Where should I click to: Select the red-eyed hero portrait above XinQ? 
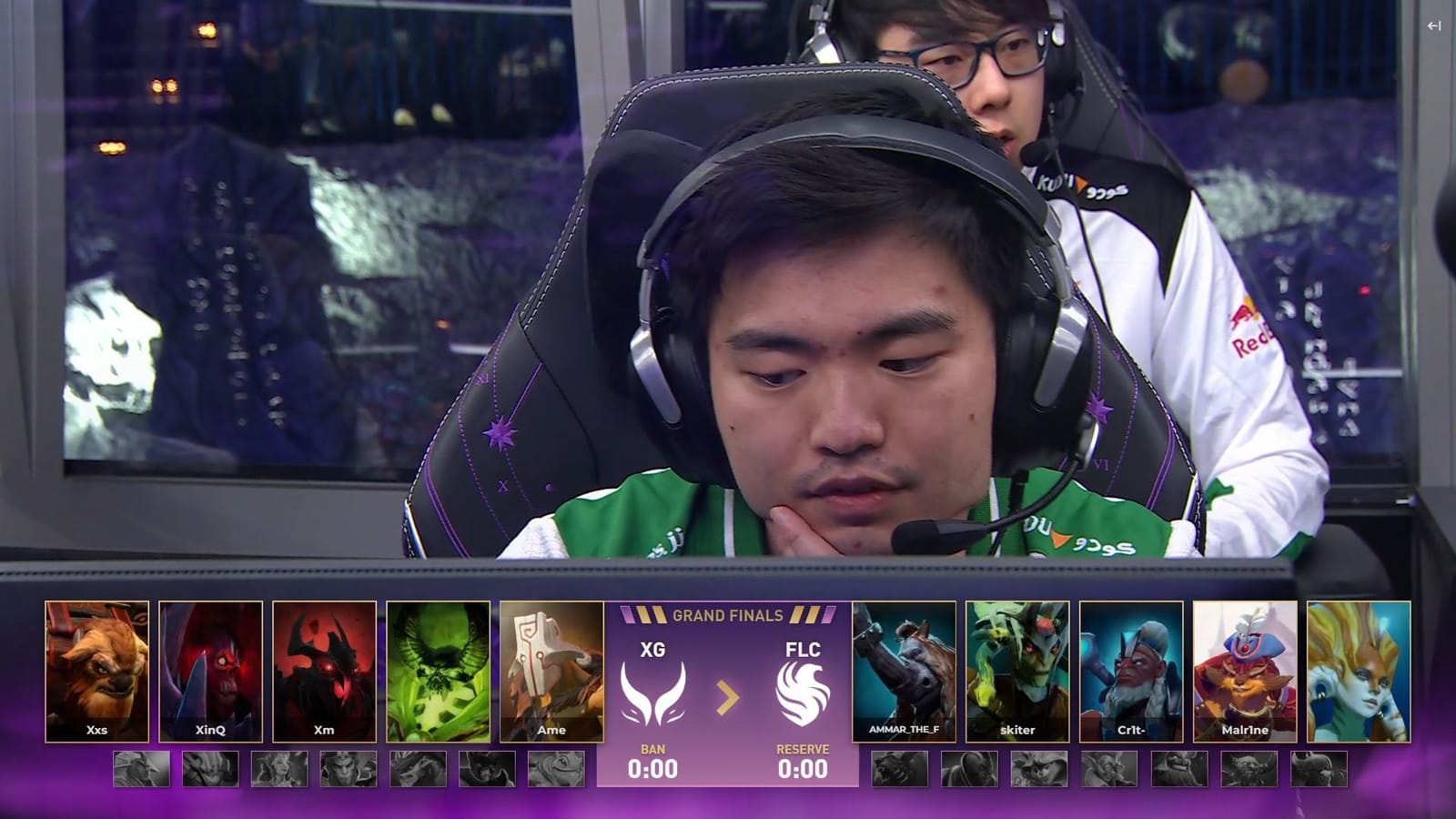coord(210,669)
